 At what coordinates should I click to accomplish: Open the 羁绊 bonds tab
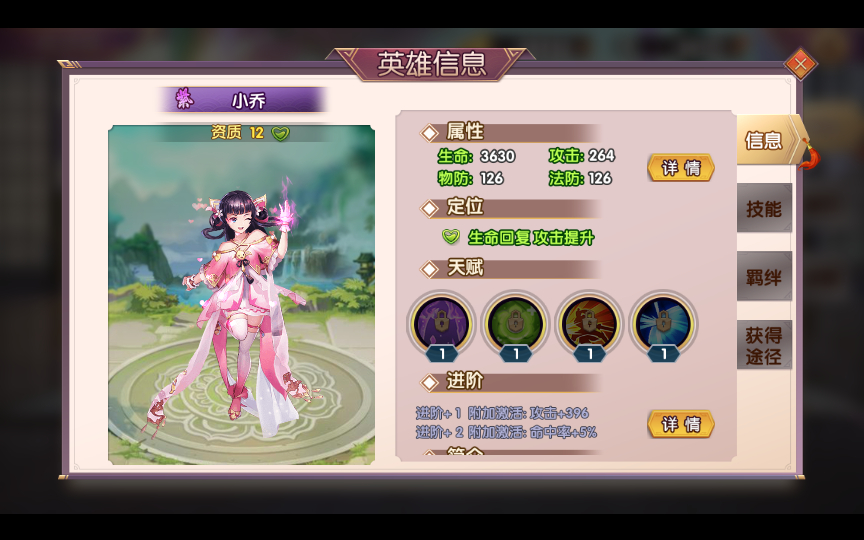point(764,277)
